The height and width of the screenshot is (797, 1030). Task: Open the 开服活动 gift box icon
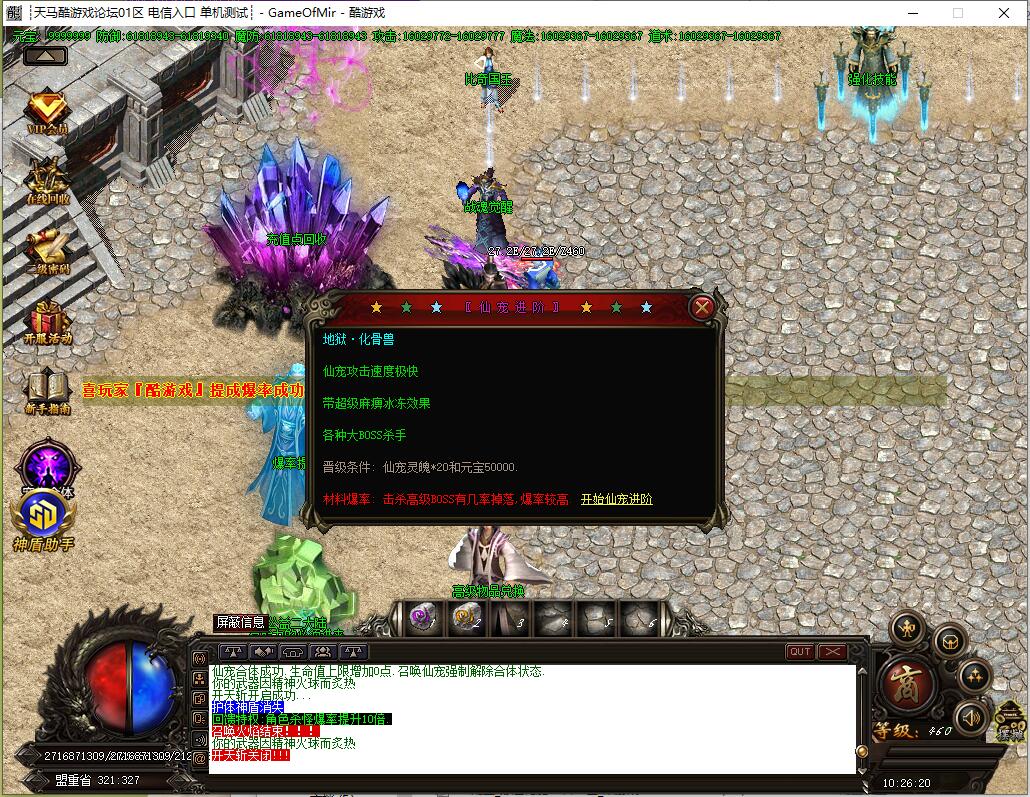click(x=48, y=320)
